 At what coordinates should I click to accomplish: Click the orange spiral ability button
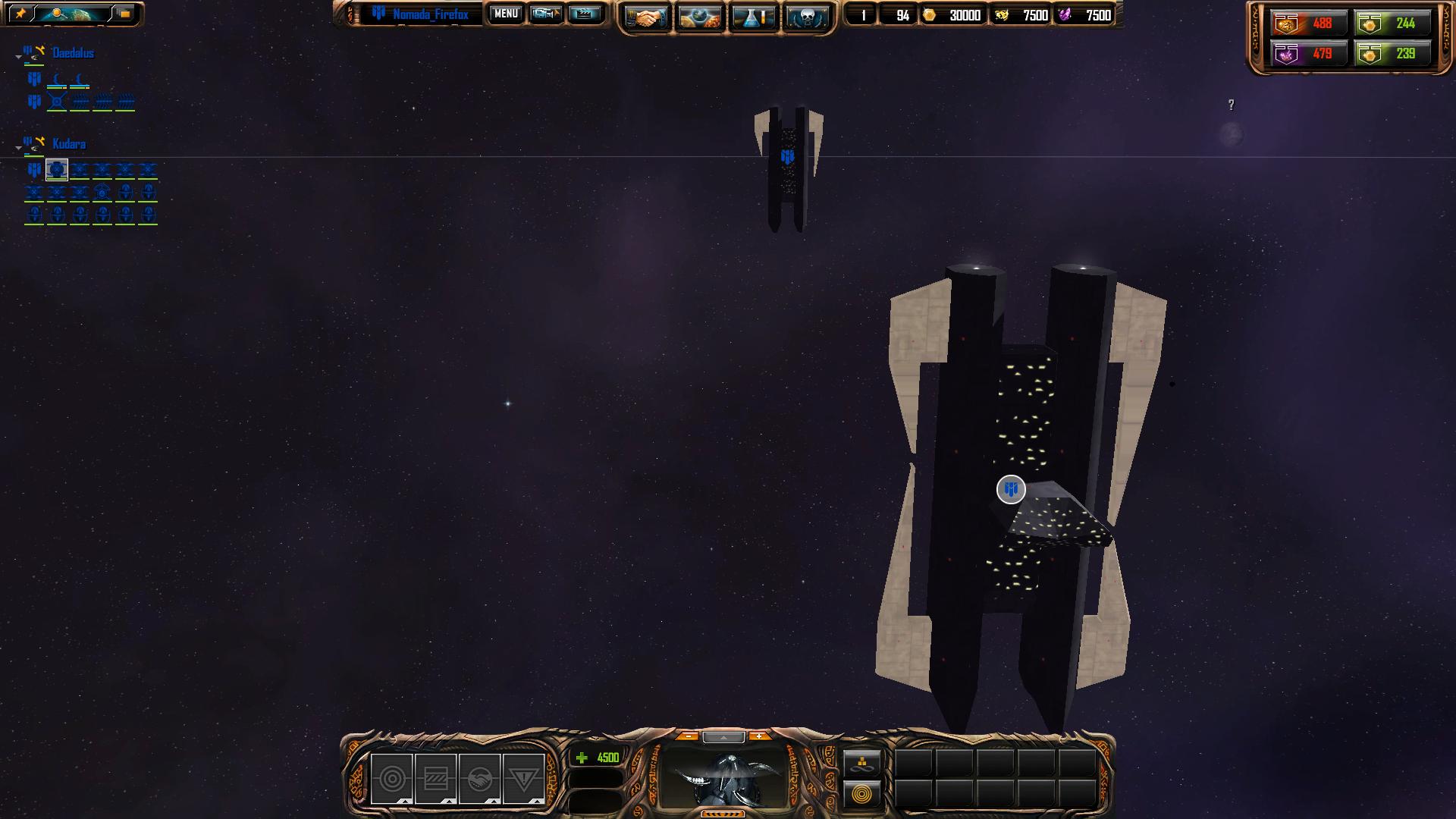pos(862,795)
